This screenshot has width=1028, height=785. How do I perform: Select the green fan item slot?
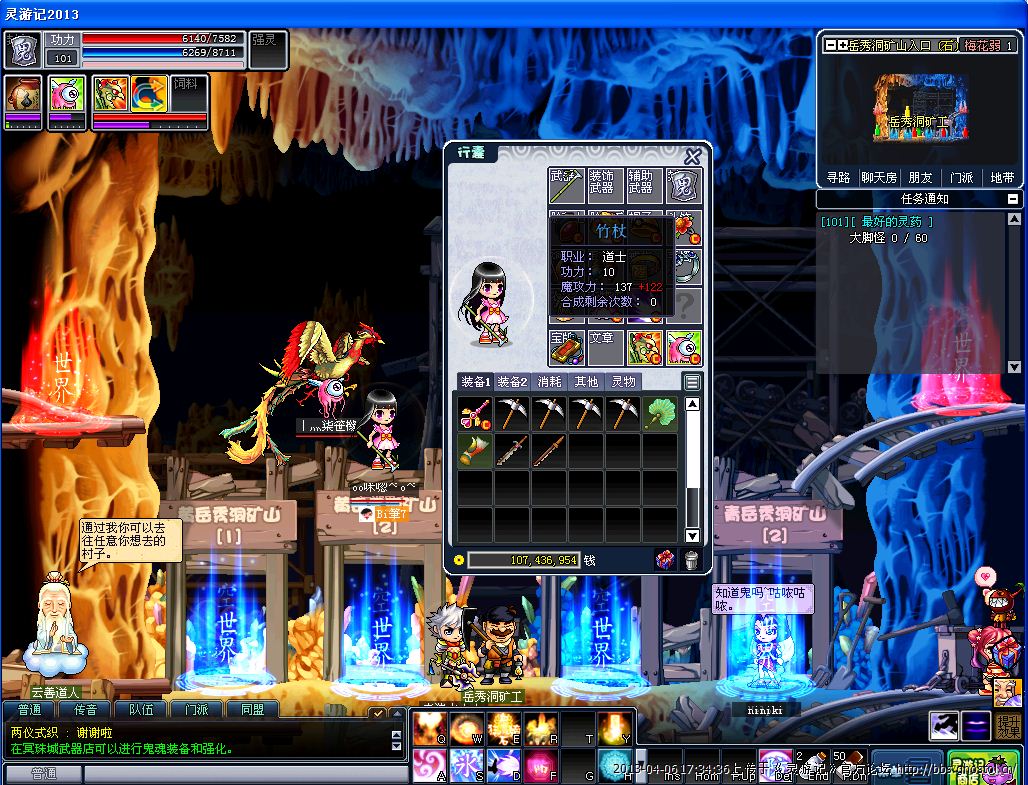point(660,412)
